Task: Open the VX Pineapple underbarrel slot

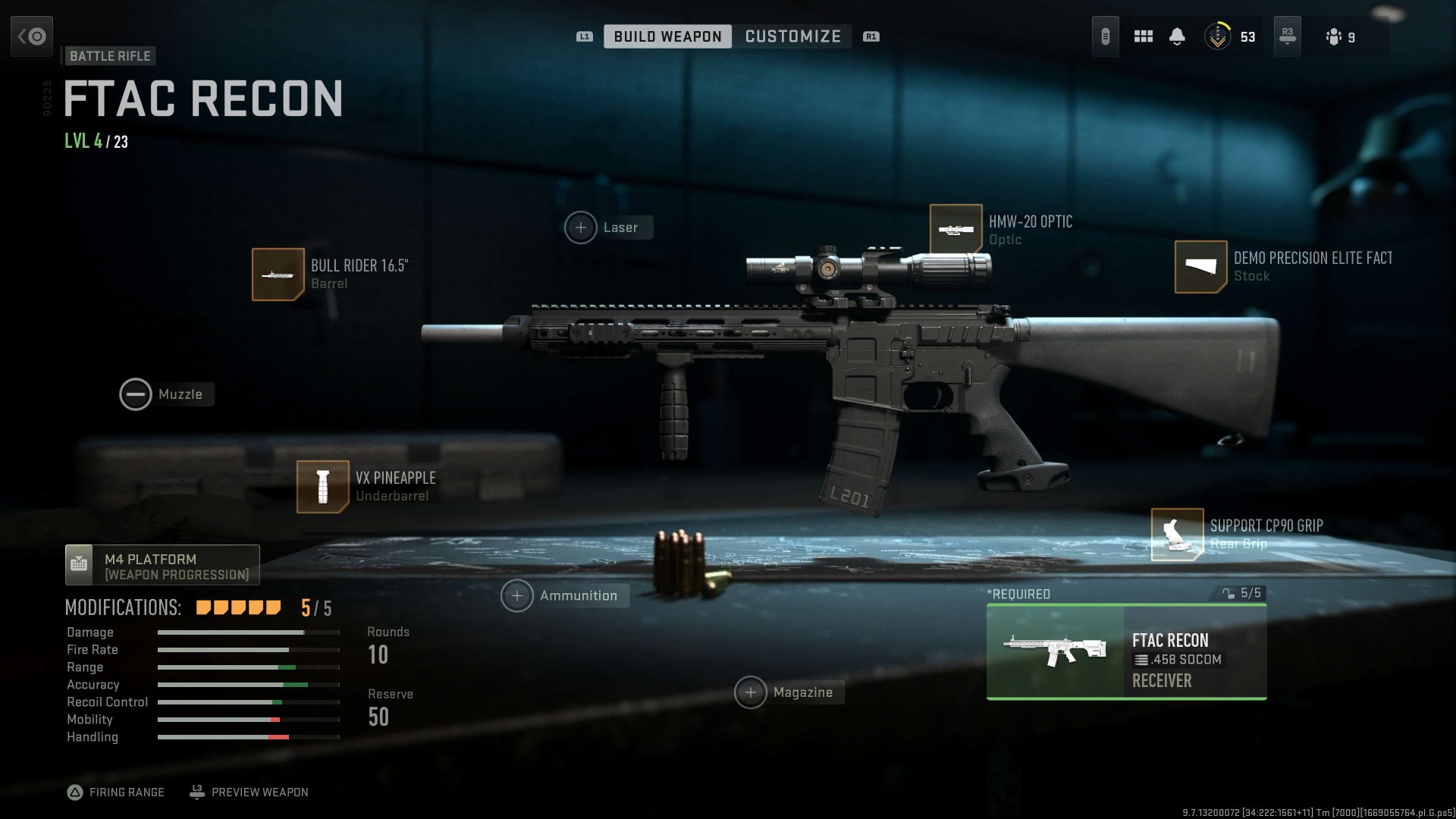Action: point(322,486)
